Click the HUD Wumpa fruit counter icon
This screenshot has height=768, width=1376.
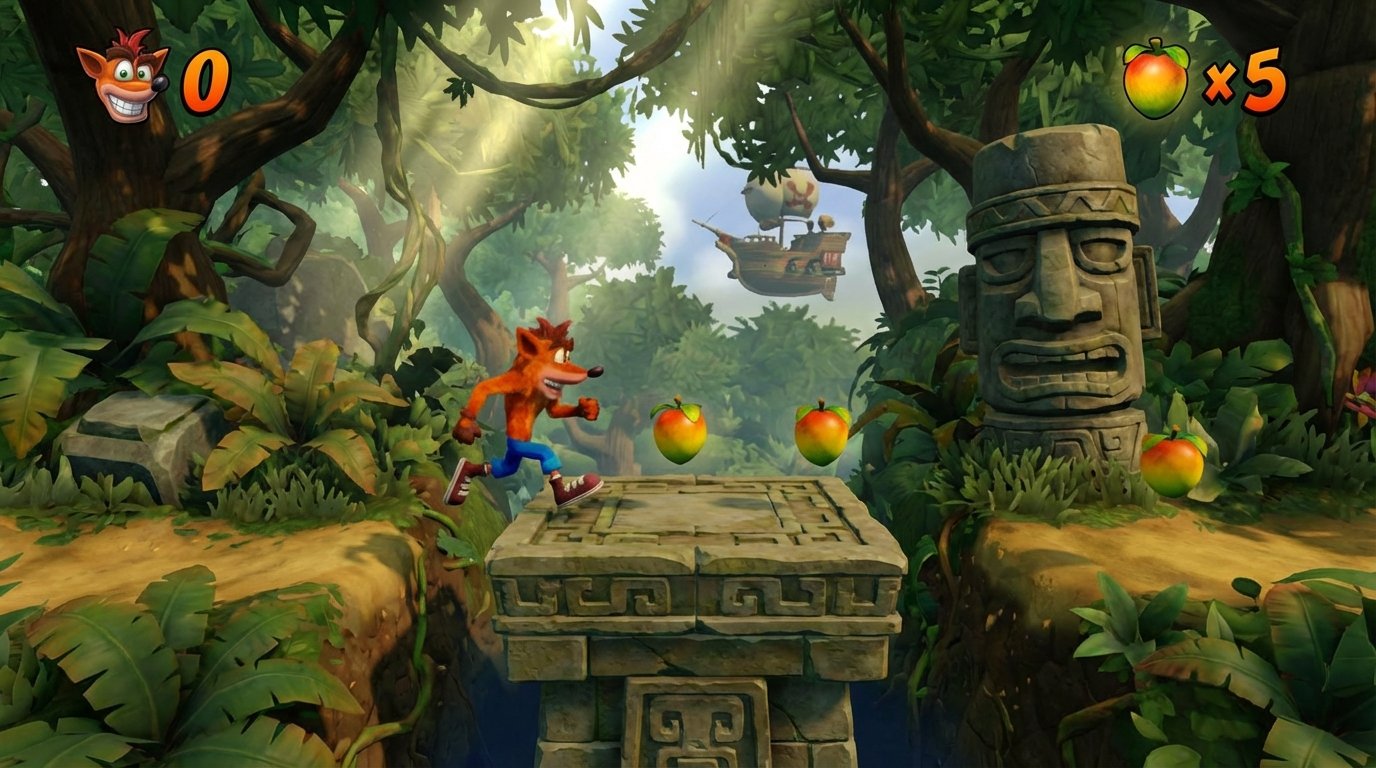pos(1156,80)
